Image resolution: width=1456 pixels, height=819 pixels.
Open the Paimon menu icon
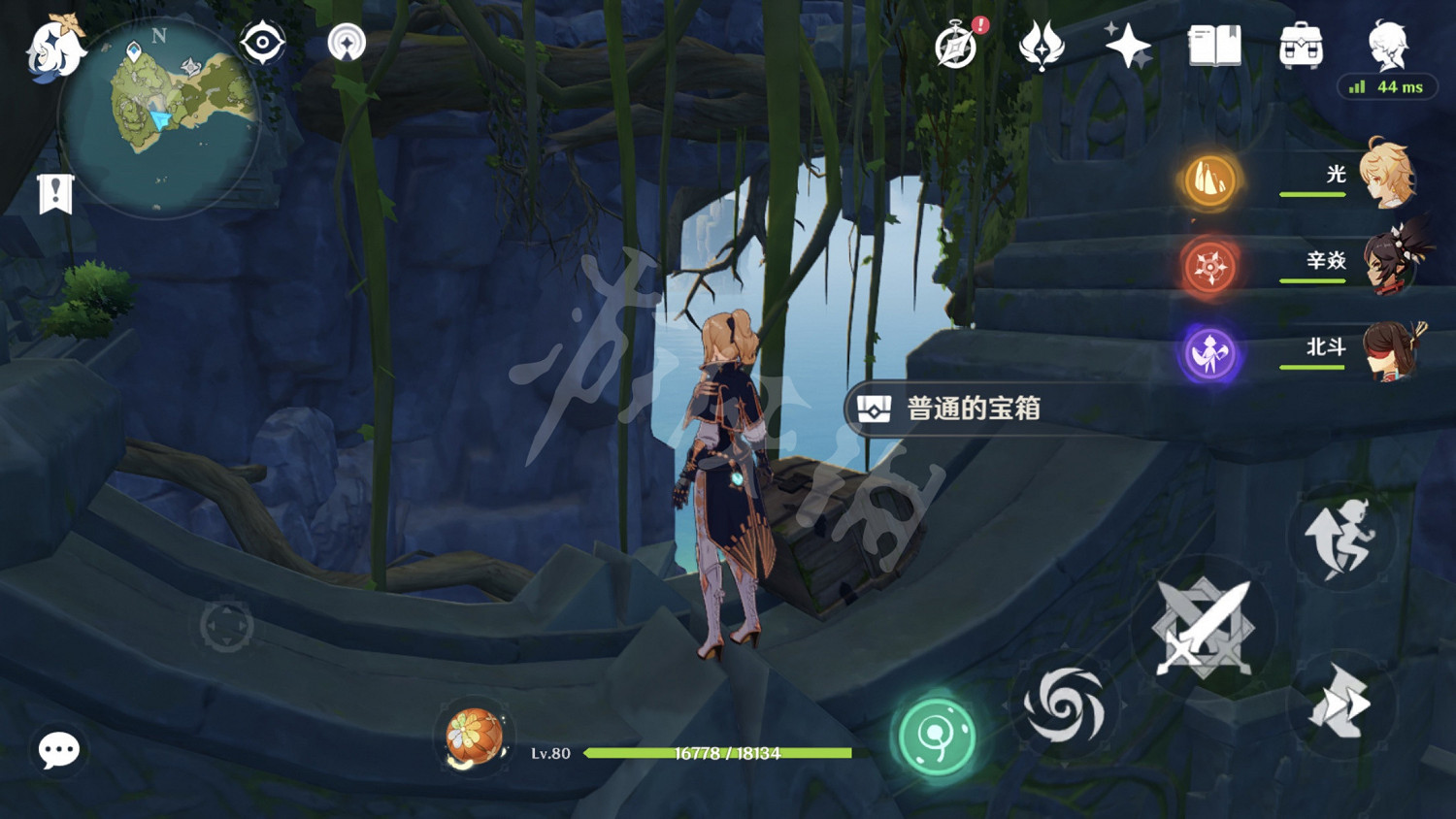(53, 49)
